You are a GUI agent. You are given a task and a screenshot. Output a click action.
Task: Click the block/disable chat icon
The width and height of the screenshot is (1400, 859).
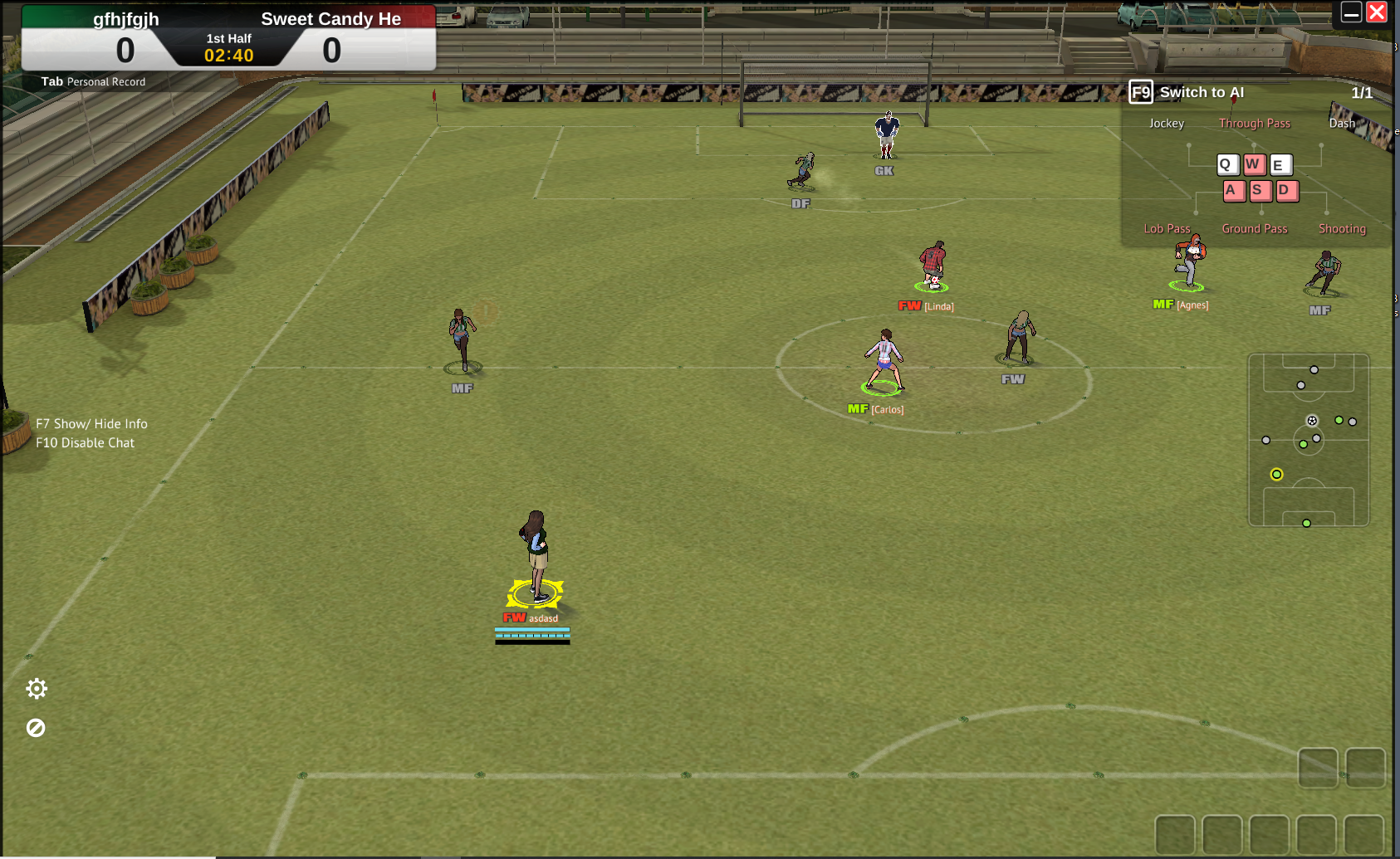click(x=37, y=728)
